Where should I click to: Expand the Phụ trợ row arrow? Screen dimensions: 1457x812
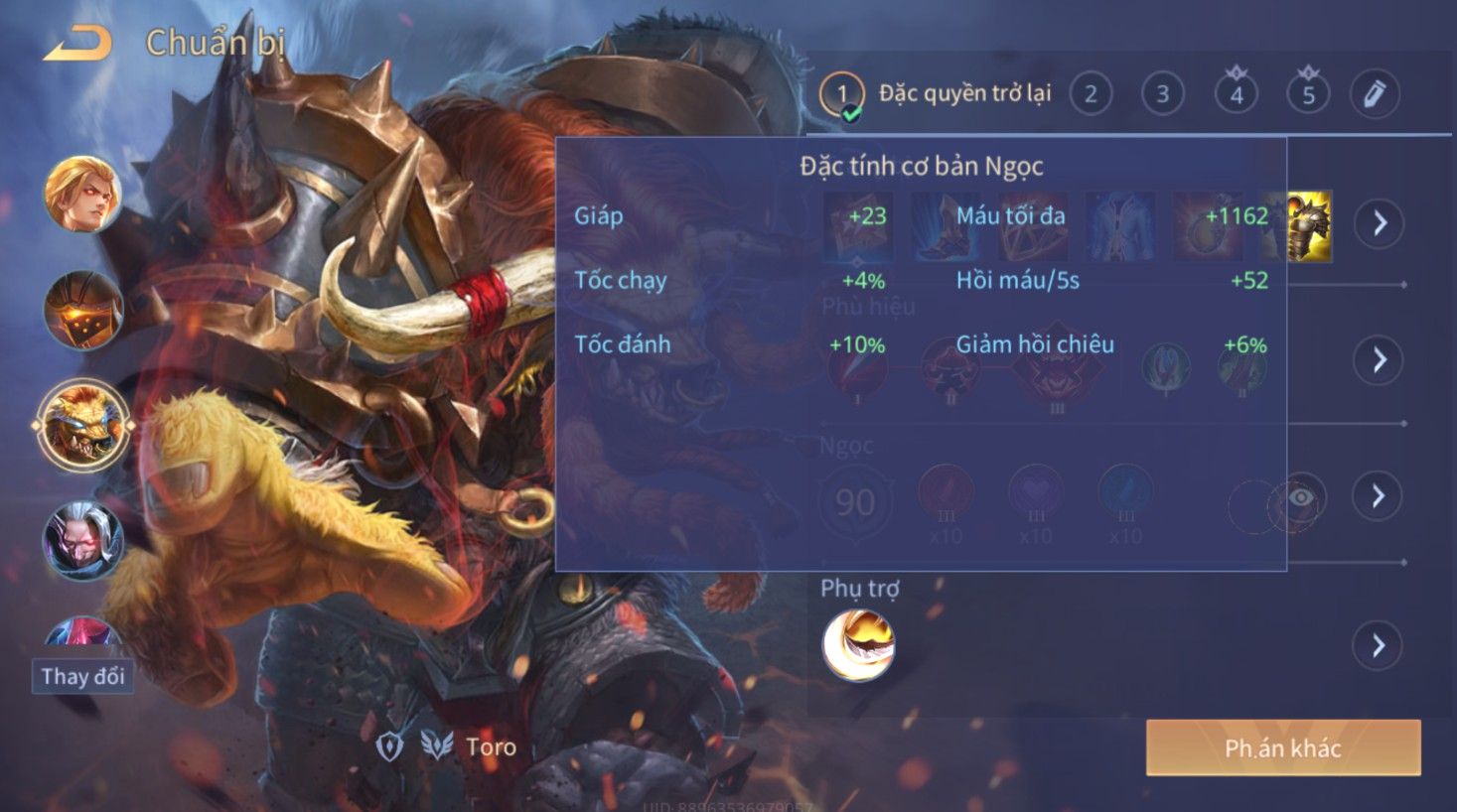tap(1378, 646)
